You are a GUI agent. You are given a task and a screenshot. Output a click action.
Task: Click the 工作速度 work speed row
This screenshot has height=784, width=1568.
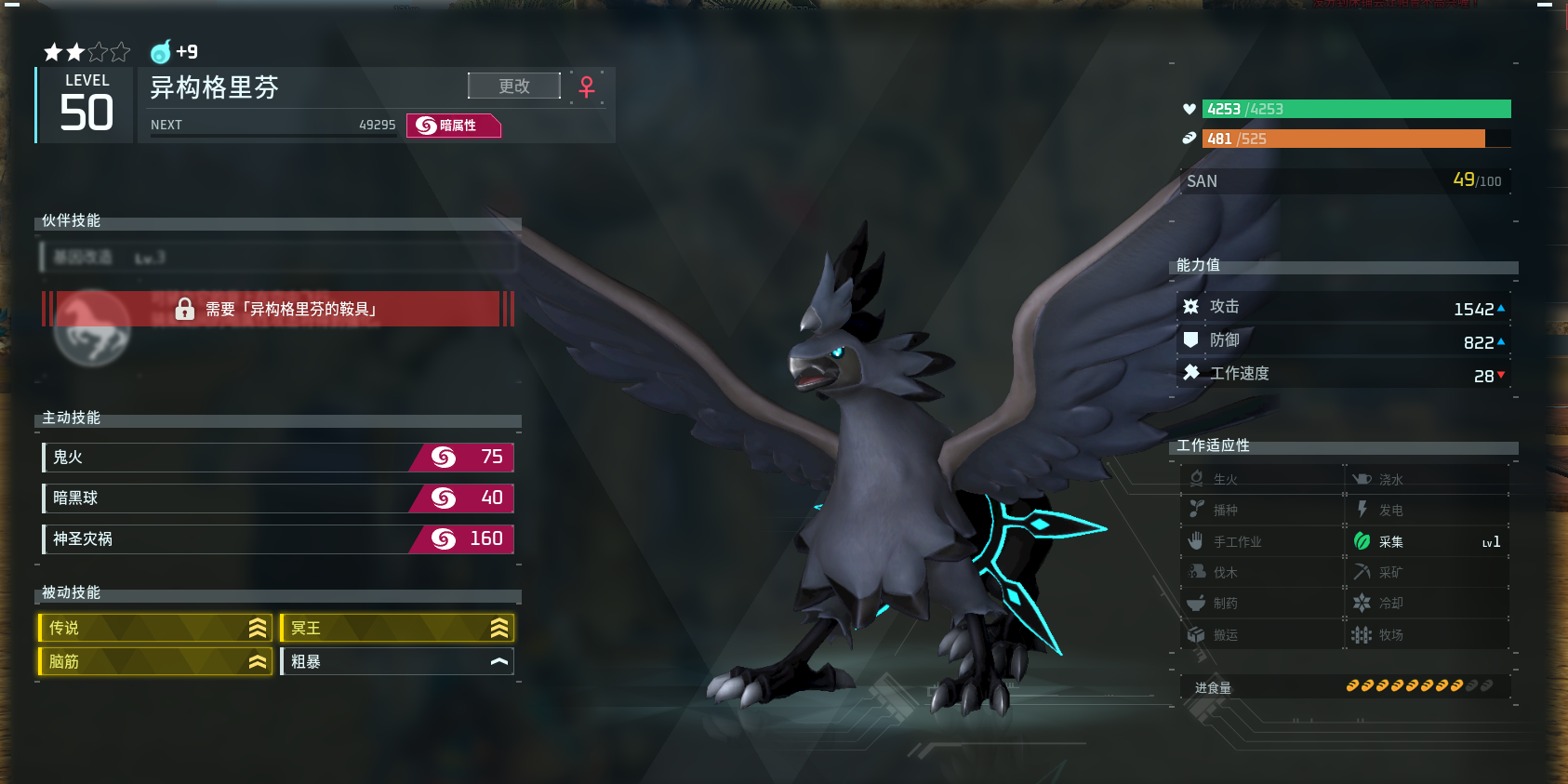(x=1344, y=374)
